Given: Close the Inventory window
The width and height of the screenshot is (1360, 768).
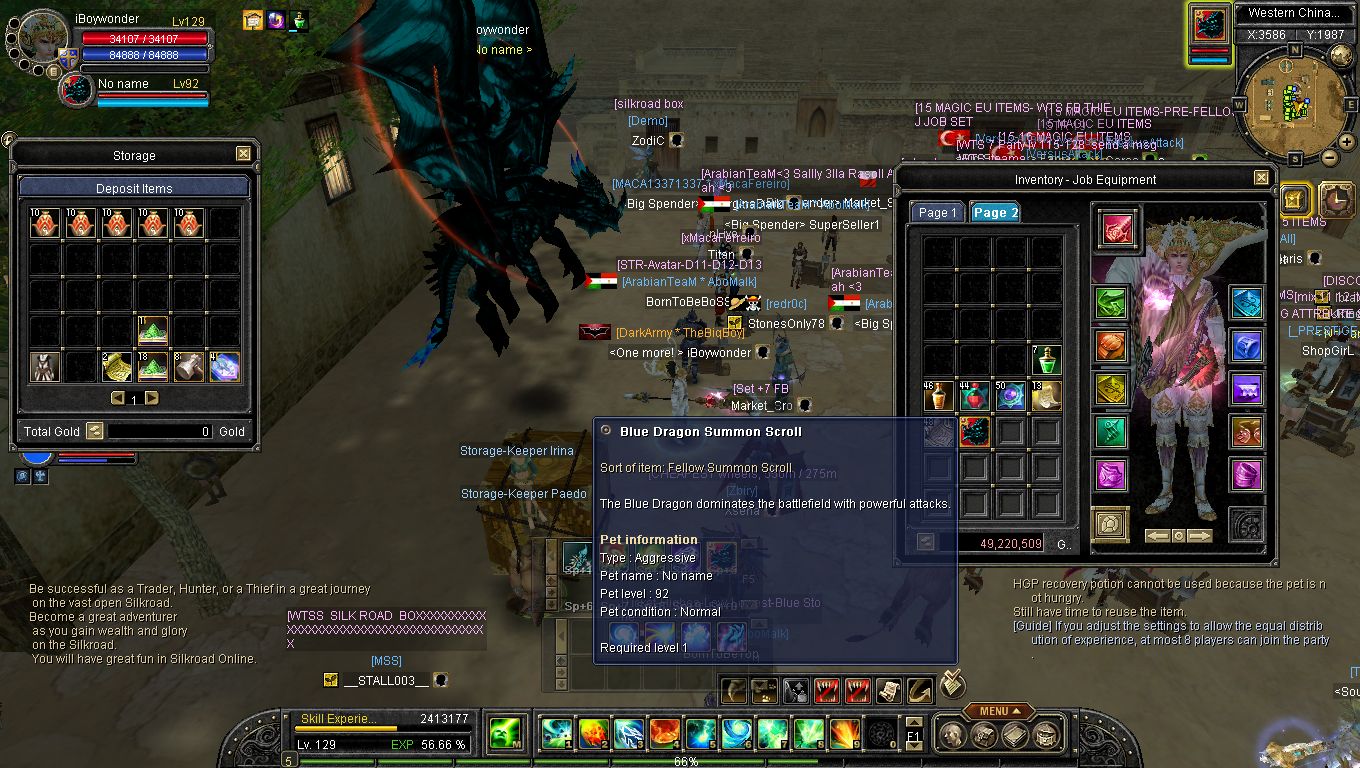Looking at the screenshot, I should (x=1261, y=178).
